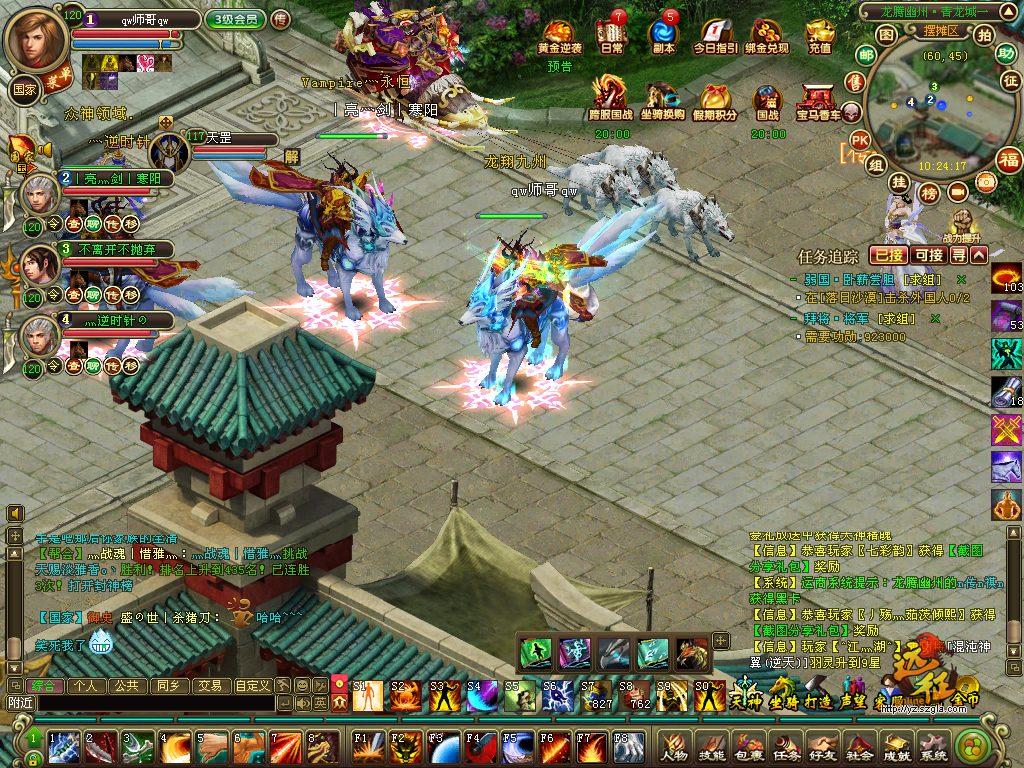Open the 系统 system menu

(933, 747)
